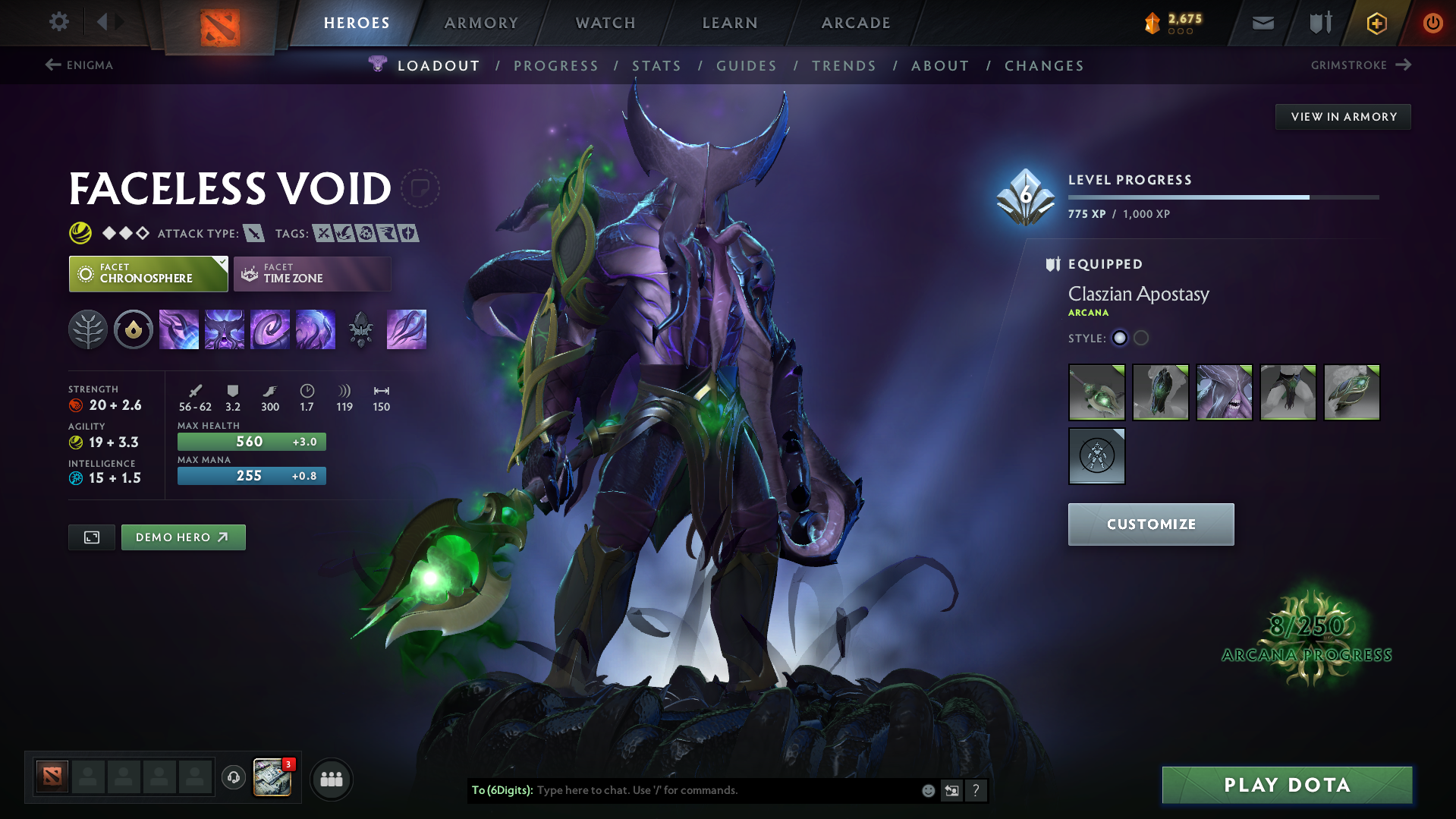Select the first Arcana style radio button

1120,339
